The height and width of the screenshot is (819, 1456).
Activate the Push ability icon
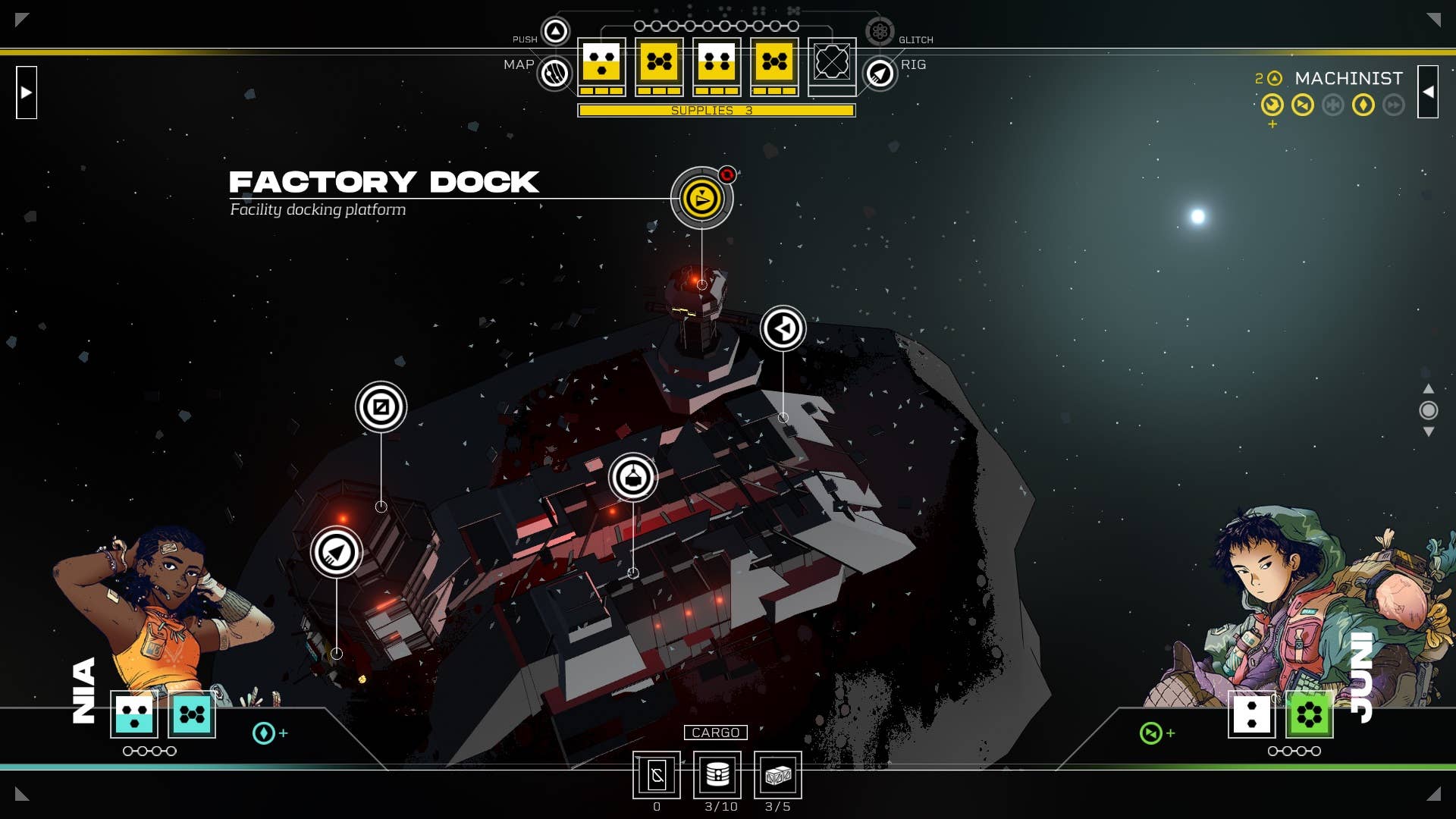tap(556, 31)
